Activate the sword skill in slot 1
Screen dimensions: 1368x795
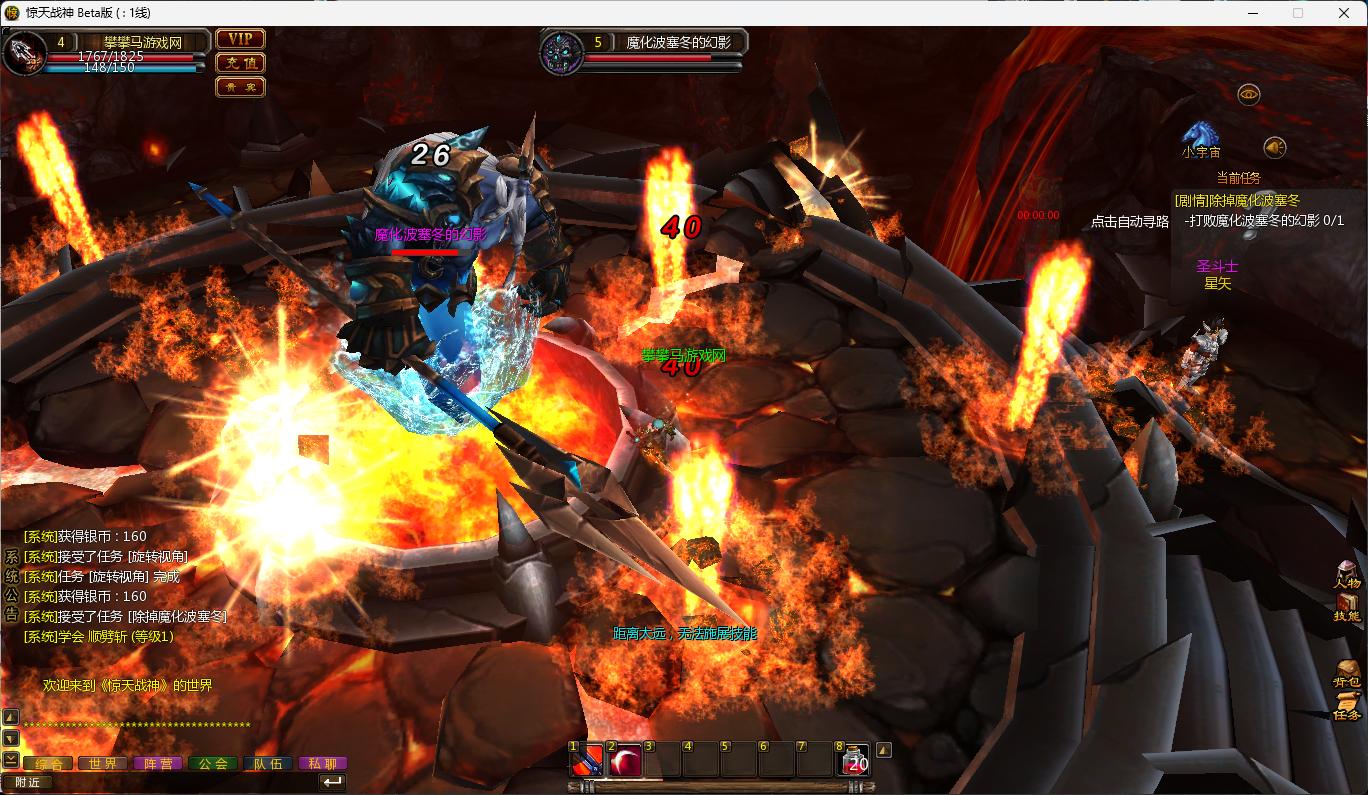click(x=586, y=761)
